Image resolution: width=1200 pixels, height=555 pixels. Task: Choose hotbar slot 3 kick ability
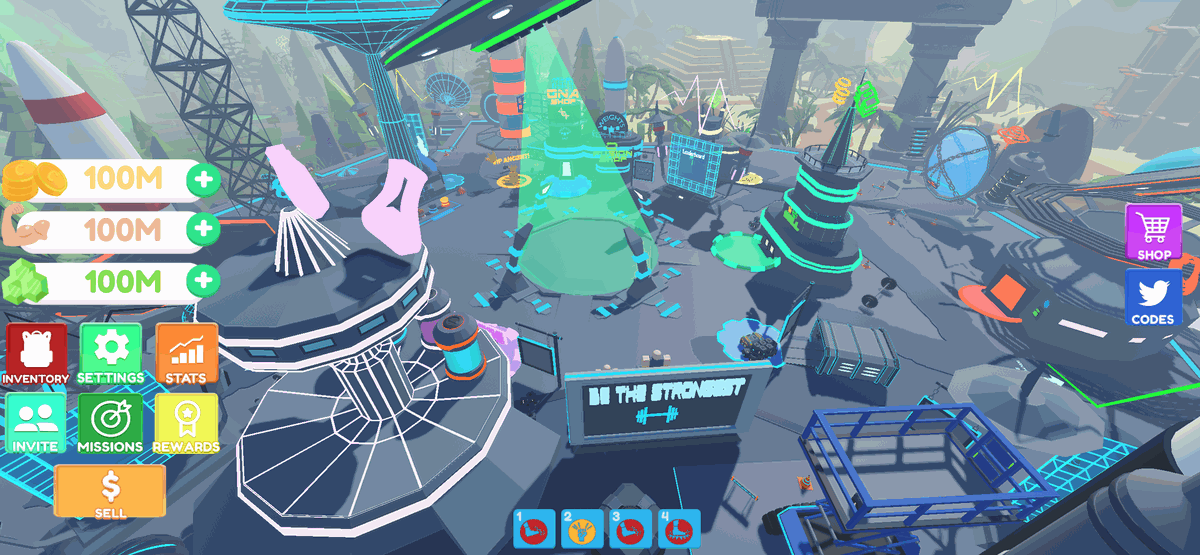click(x=630, y=529)
